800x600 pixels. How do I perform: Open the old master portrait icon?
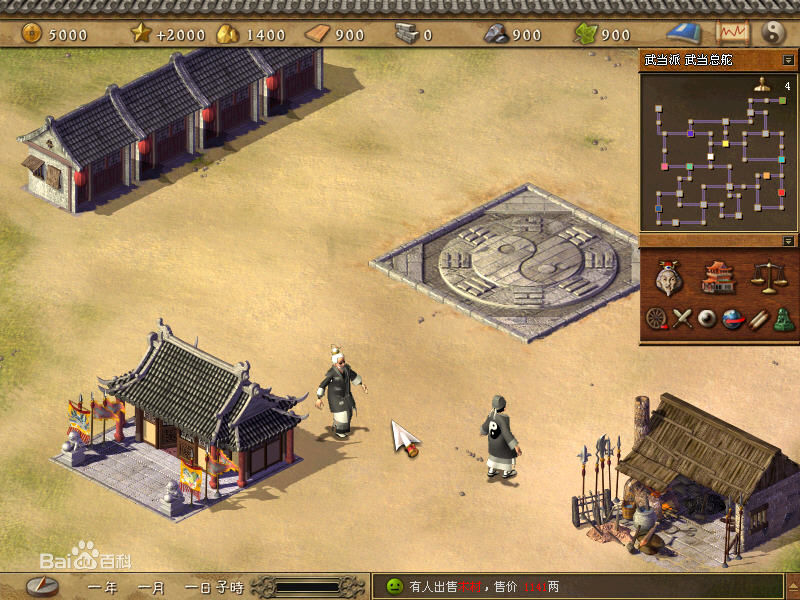(x=669, y=278)
